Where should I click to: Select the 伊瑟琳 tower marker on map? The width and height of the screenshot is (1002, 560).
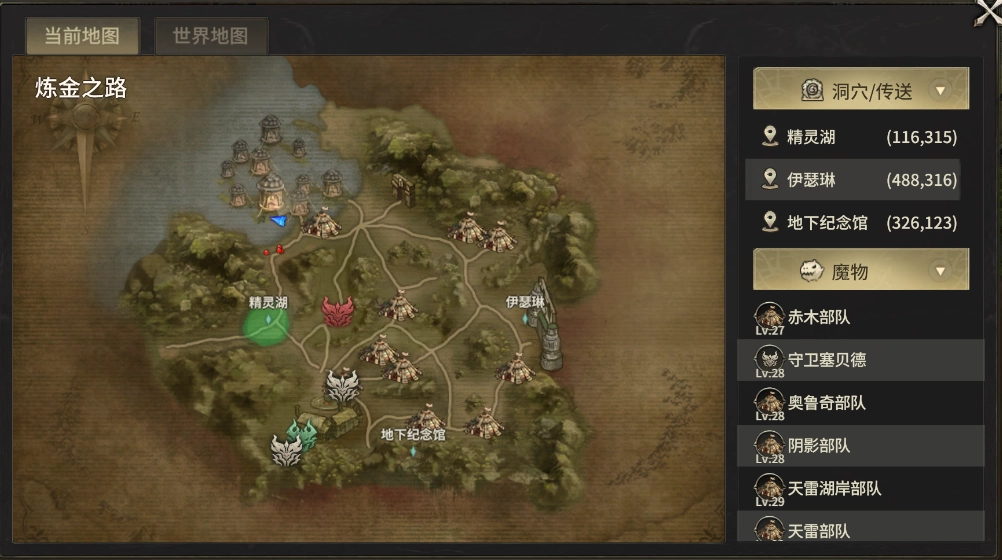(x=547, y=325)
